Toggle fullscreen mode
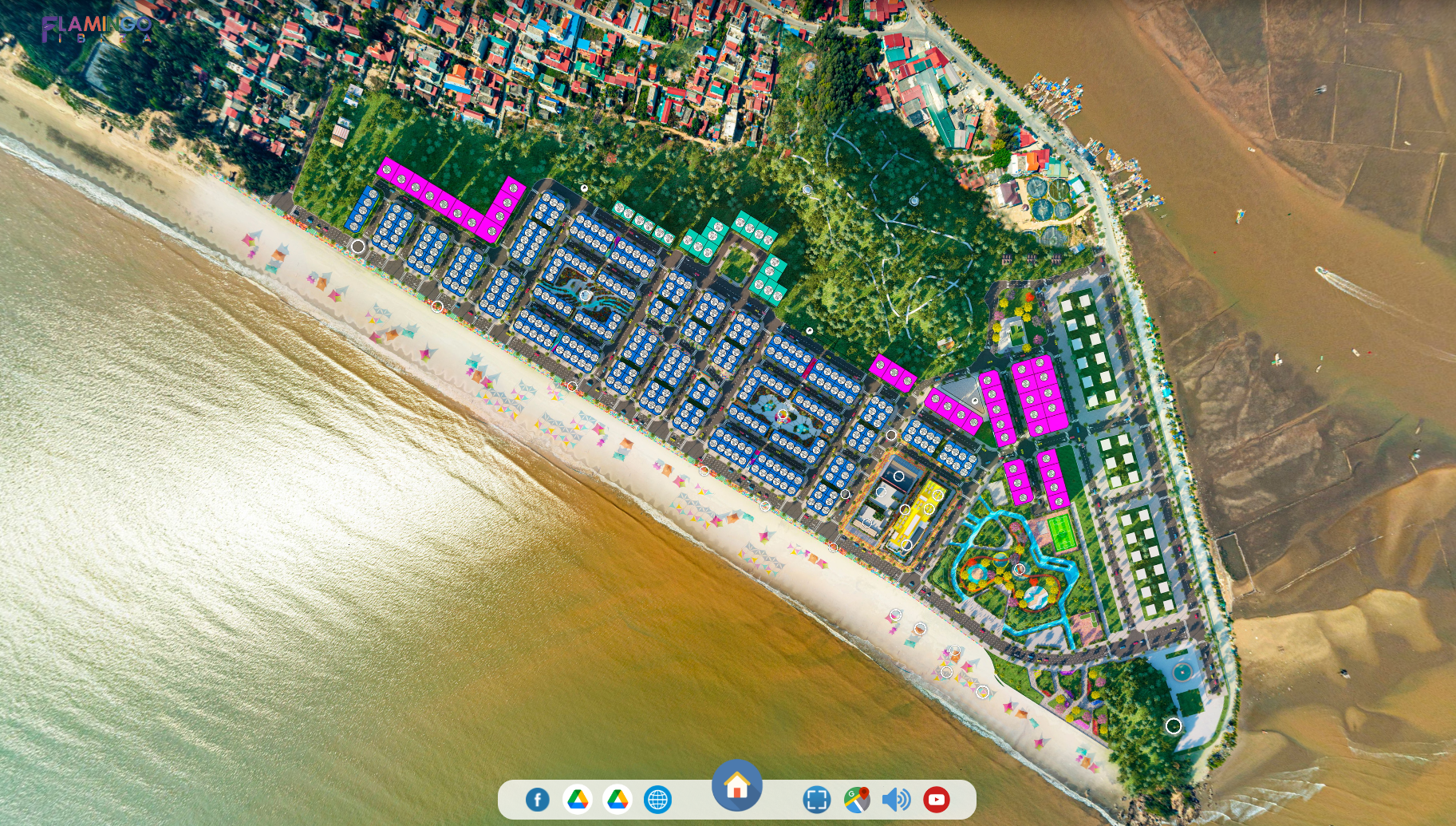 (816, 799)
